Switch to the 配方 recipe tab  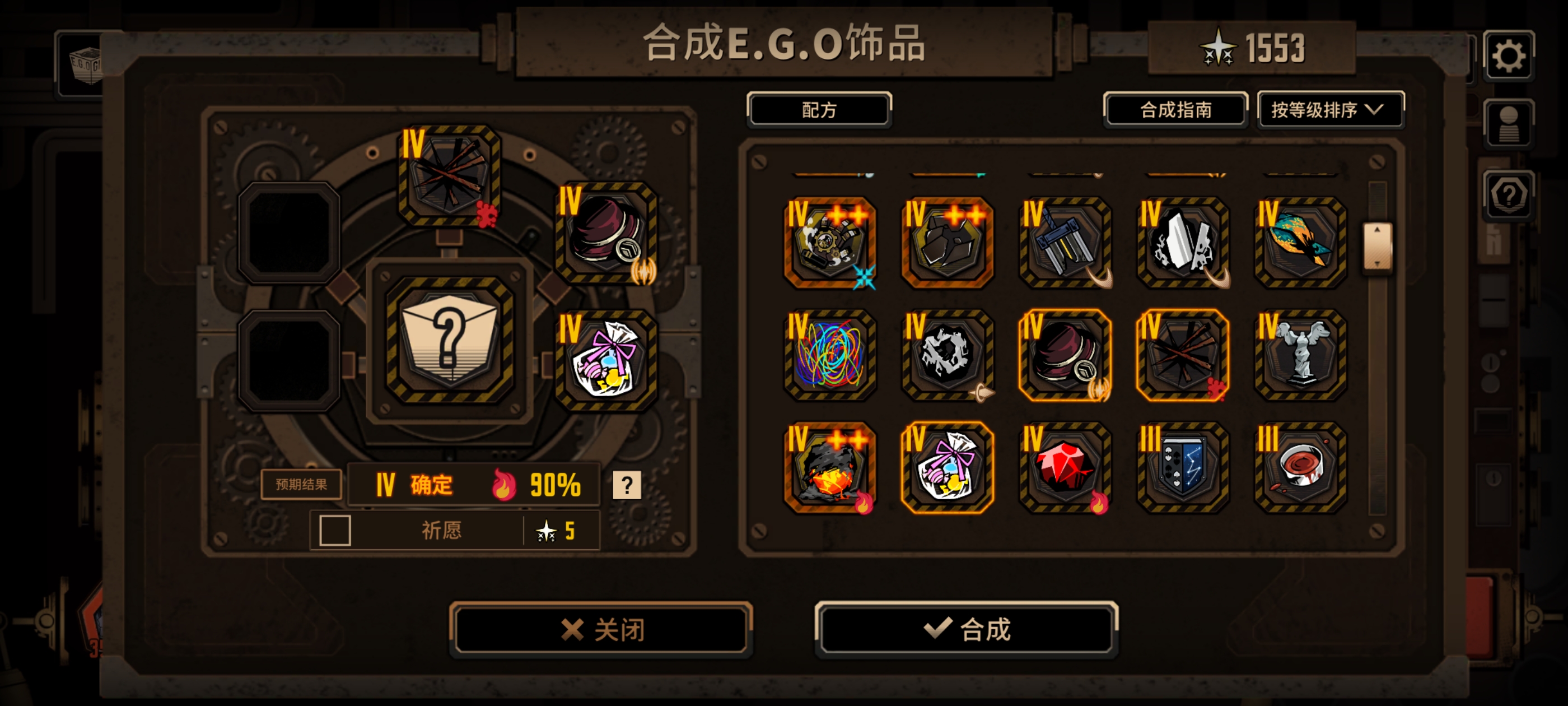tap(819, 110)
